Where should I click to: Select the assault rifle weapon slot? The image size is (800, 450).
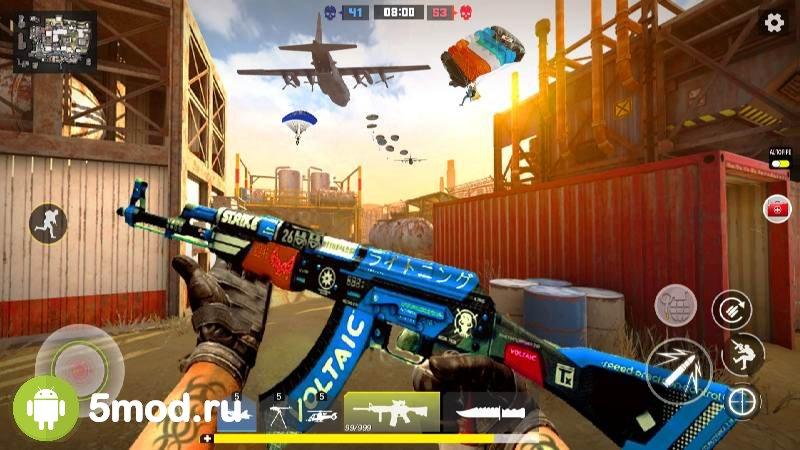(x=392, y=411)
